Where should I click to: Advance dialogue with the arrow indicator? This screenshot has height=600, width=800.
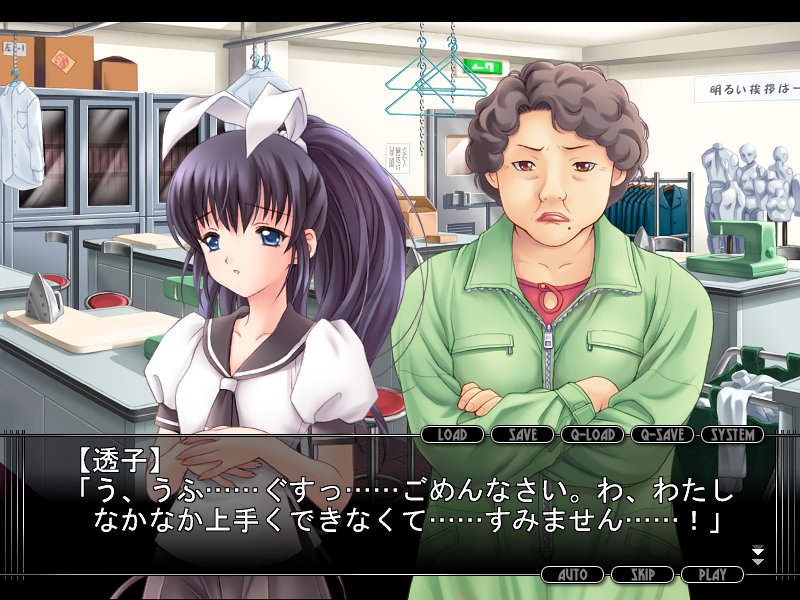coord(757,555)
